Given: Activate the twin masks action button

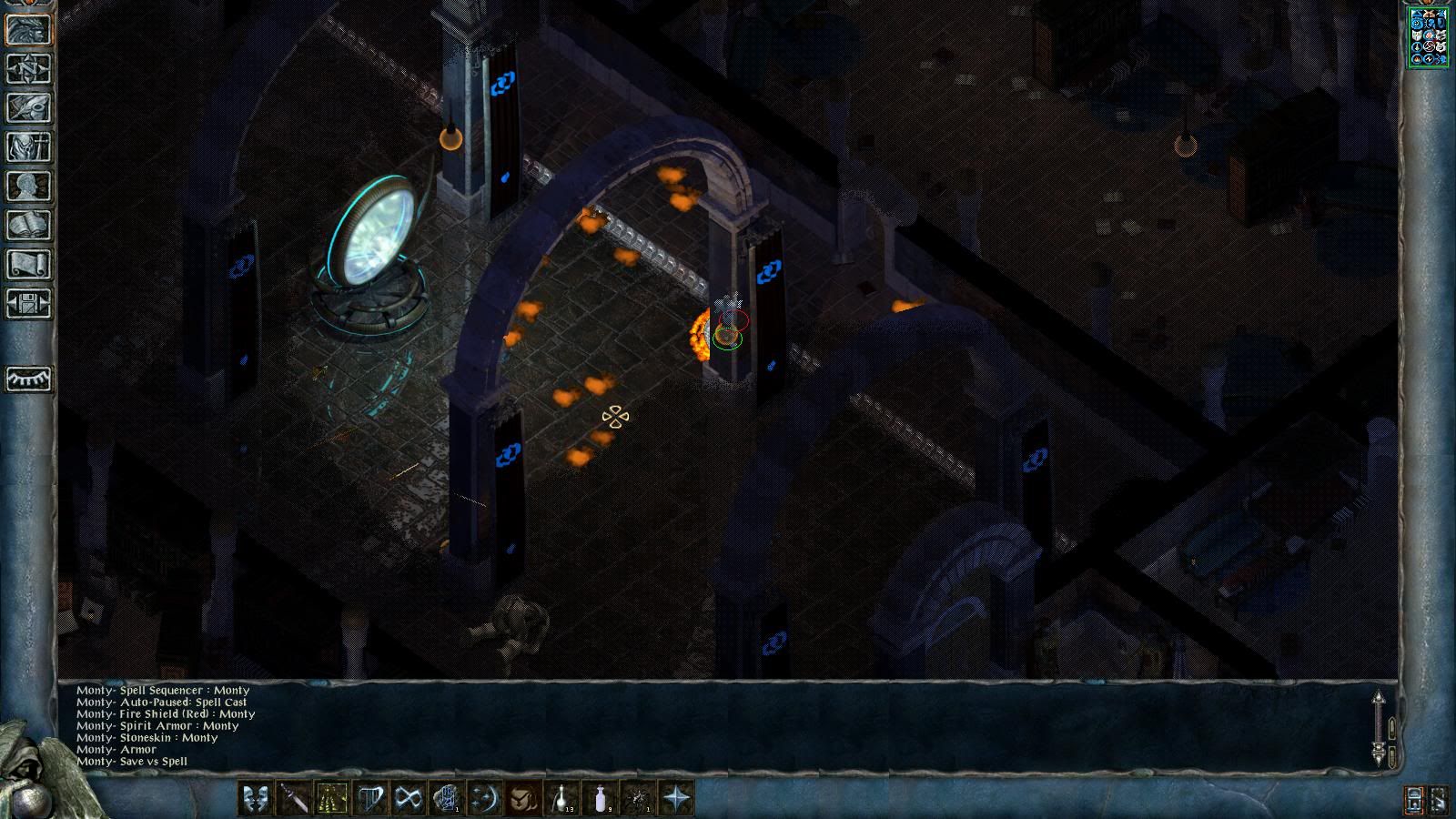Looking at the screenshot, I should [256, 798].
